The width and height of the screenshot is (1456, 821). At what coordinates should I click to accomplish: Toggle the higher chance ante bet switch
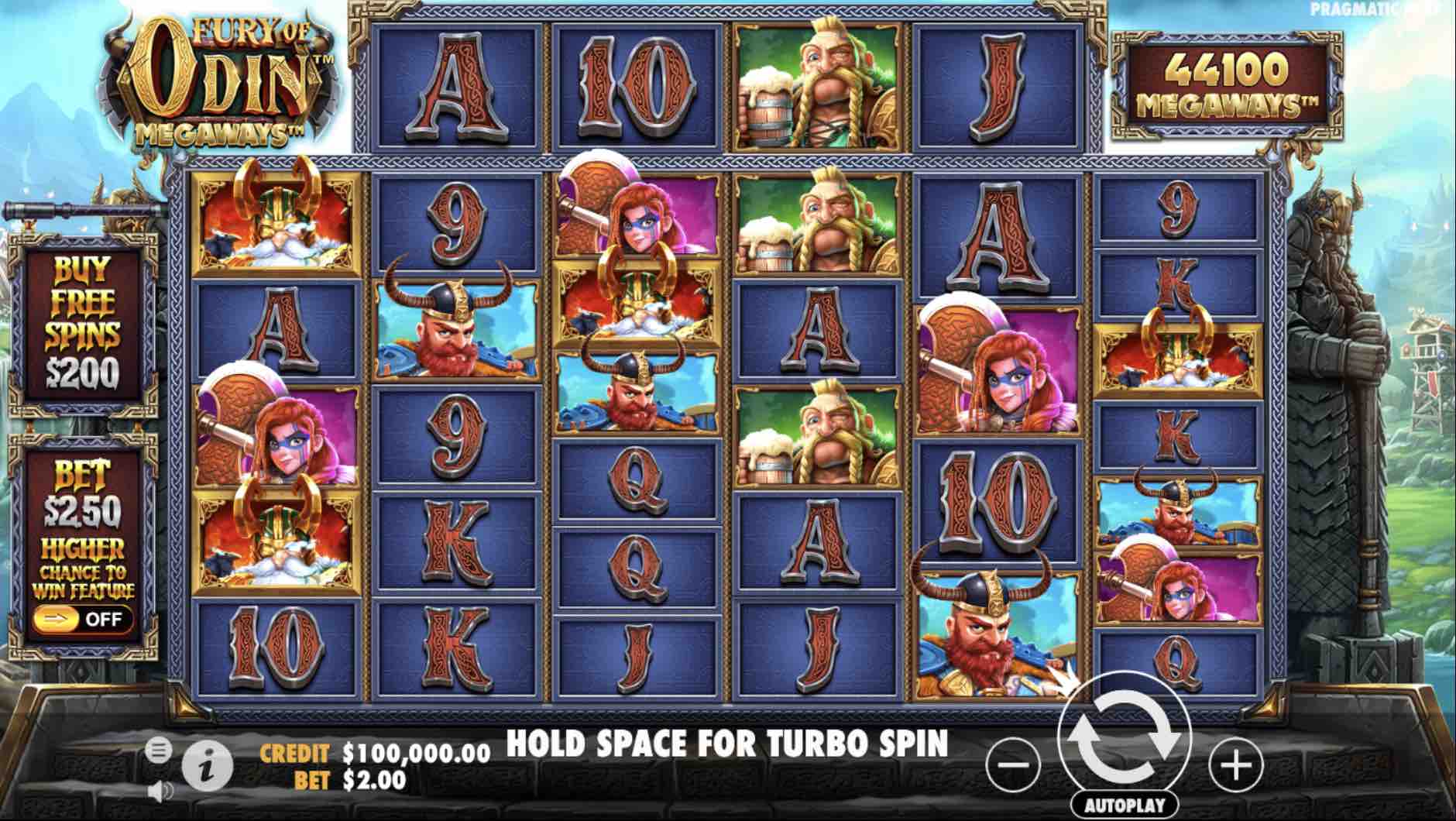(x=83, y=618)
